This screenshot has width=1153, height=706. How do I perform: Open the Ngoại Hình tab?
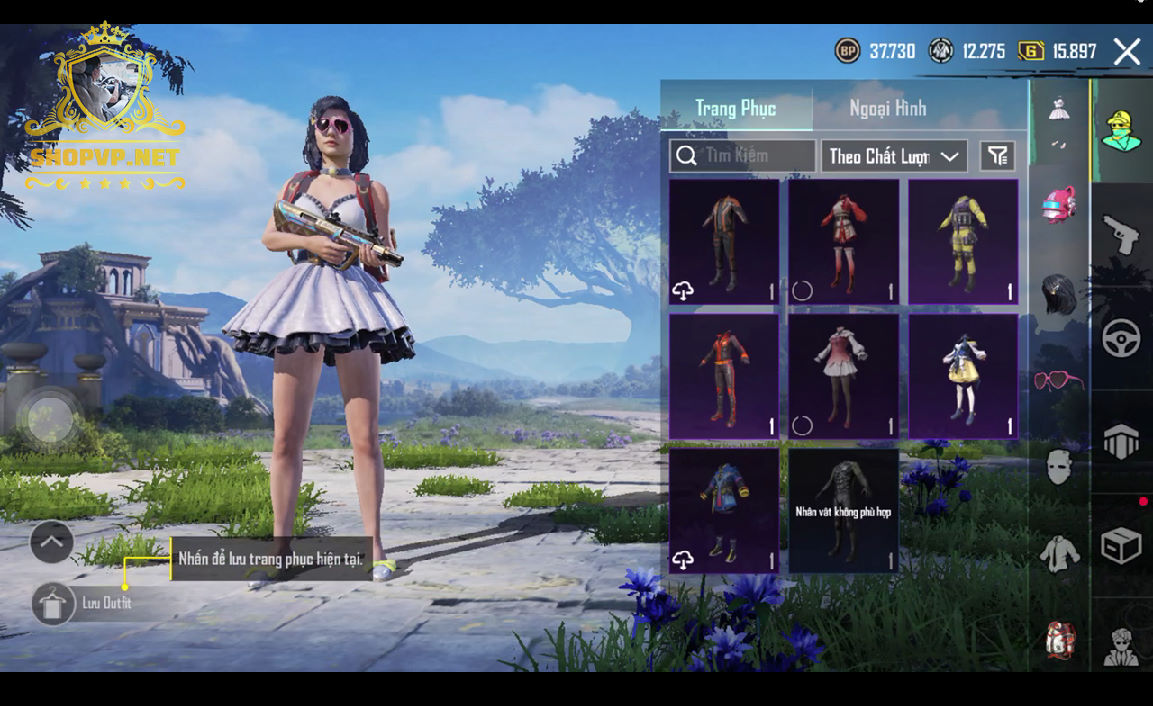point(888,108)
